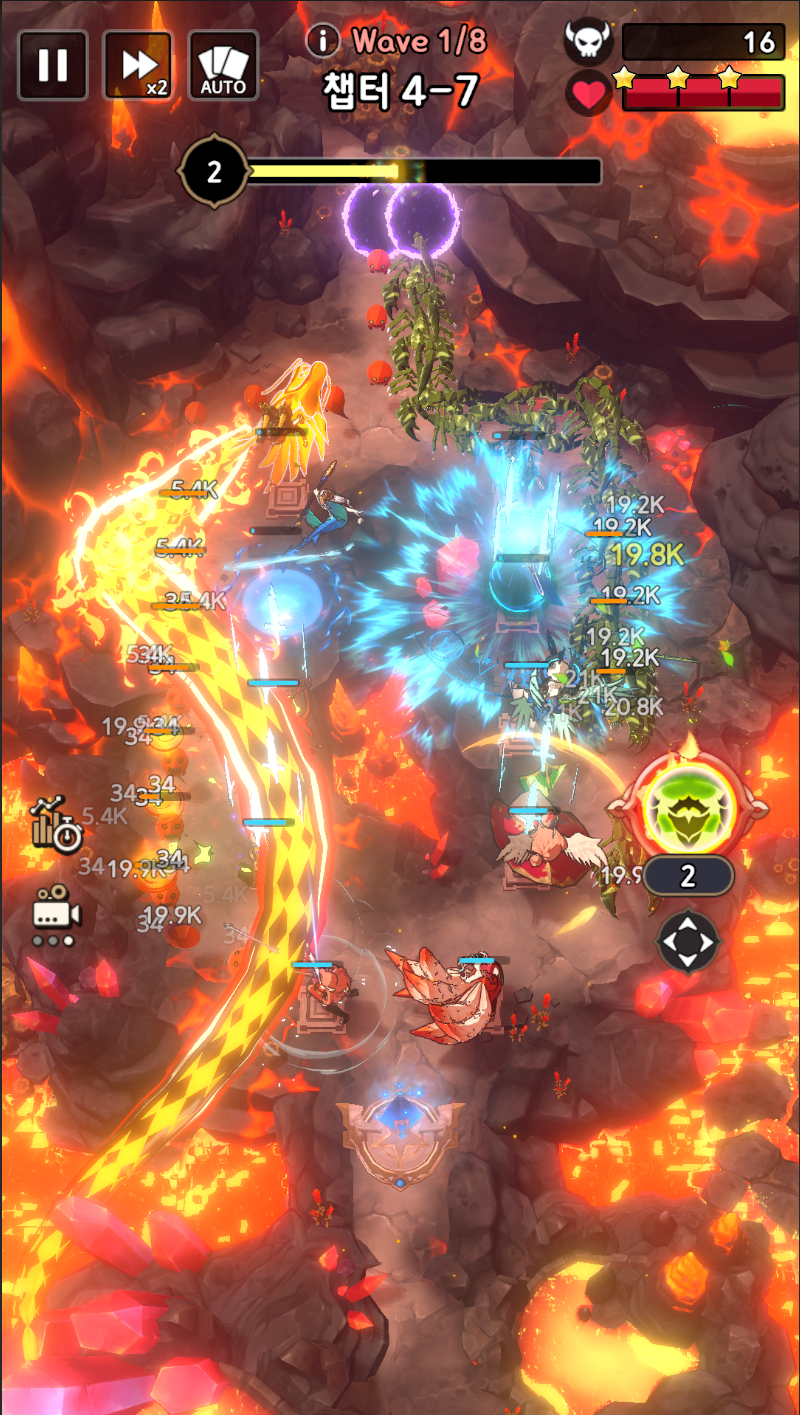The height and width of the screenshot is (1415, 800).
Task: Toggle the AUTO cards mode
Action: (223, 65)
